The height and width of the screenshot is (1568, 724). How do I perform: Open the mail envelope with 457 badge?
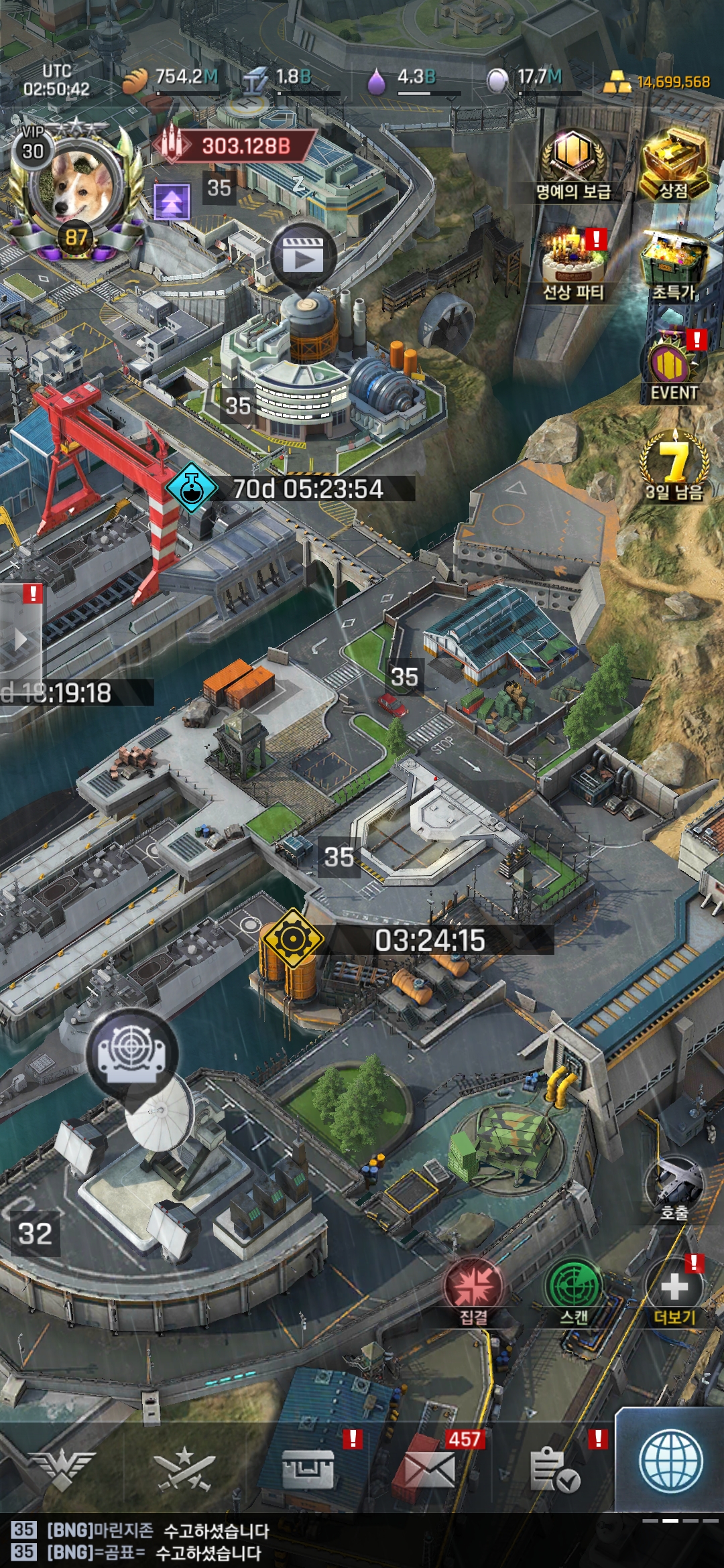click(x=429, y=1469)
